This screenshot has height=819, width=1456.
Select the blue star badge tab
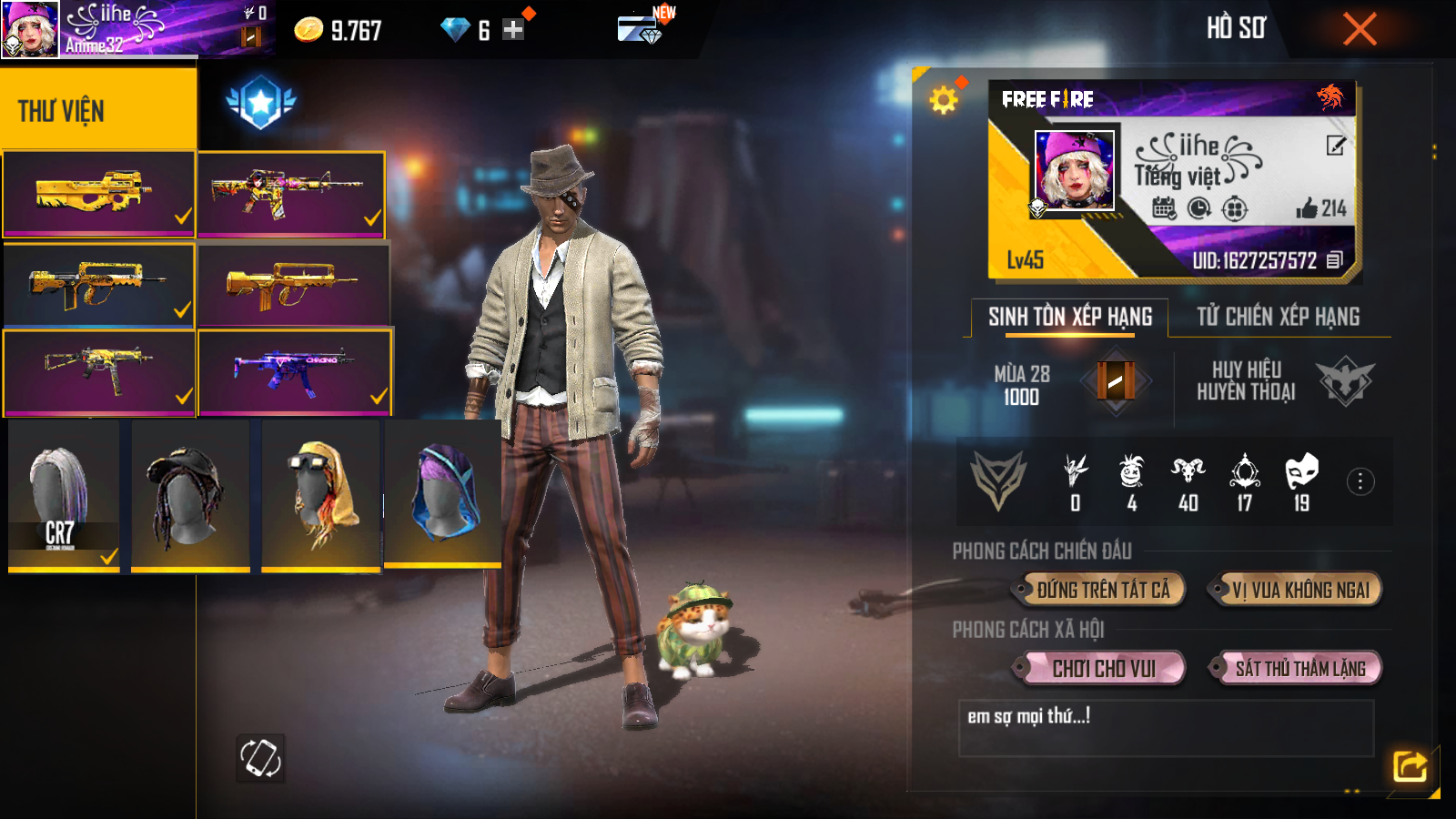pos(261,102)
